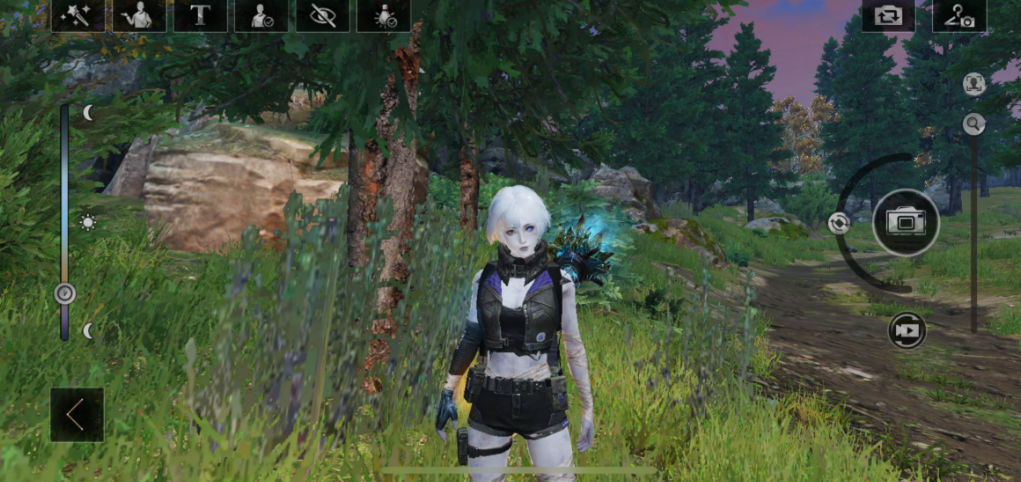Toggle the crossed-out eye hide option

point(323,15)
